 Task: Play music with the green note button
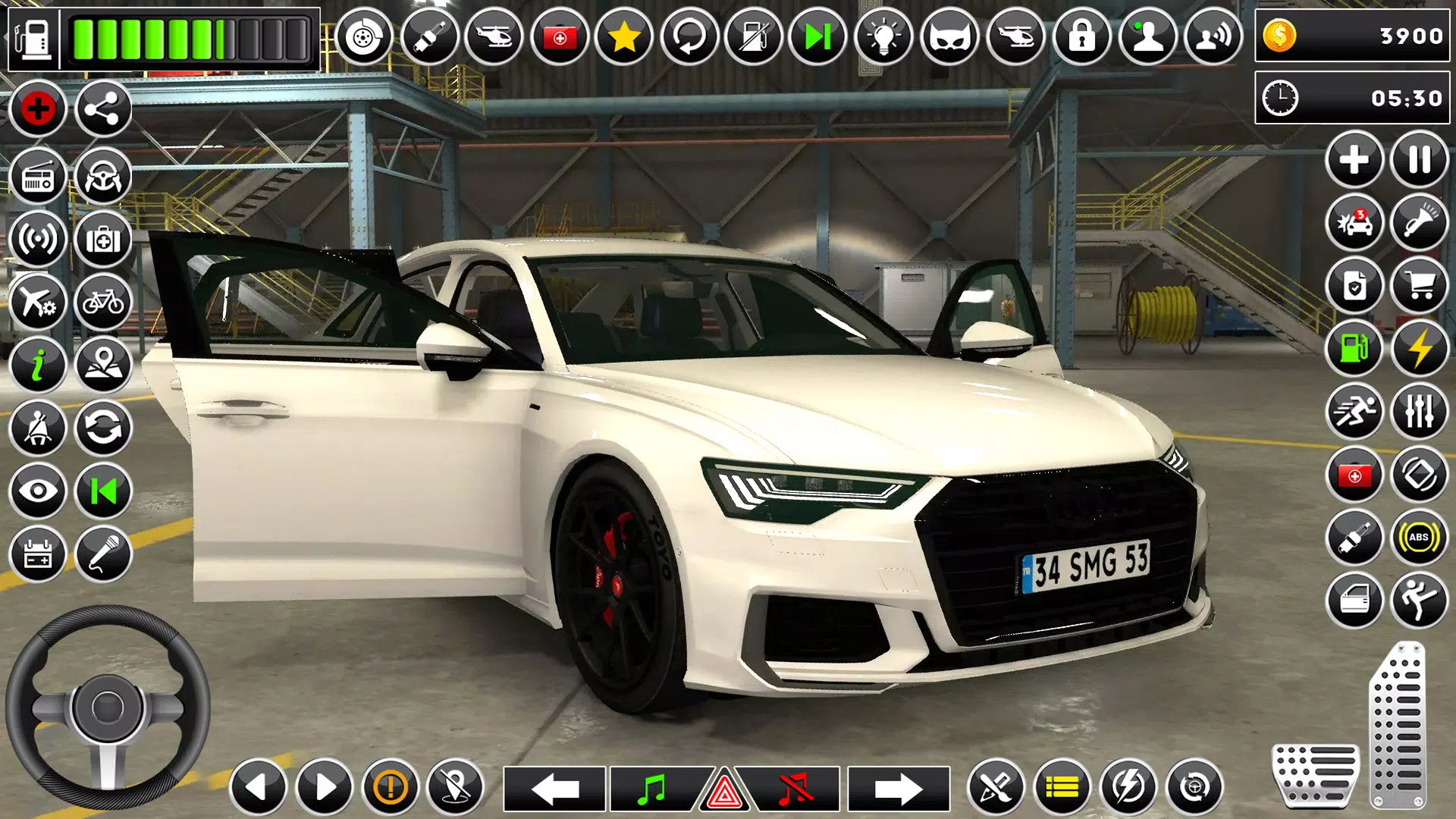652,789
